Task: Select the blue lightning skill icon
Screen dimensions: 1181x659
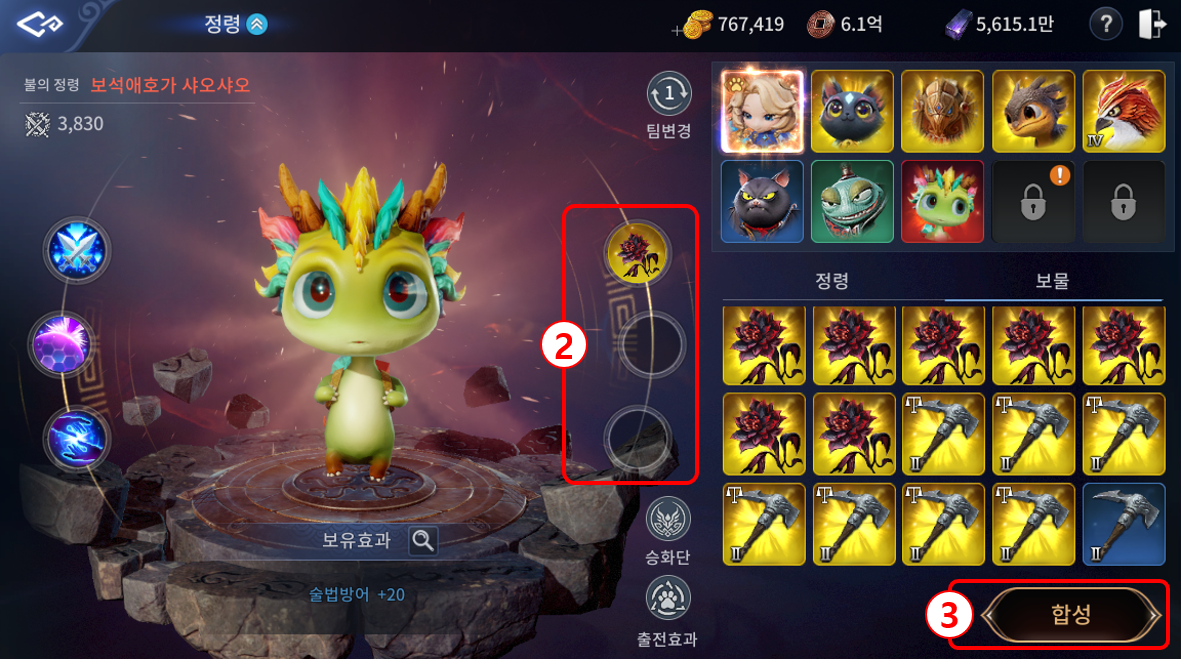Action: 76,439
